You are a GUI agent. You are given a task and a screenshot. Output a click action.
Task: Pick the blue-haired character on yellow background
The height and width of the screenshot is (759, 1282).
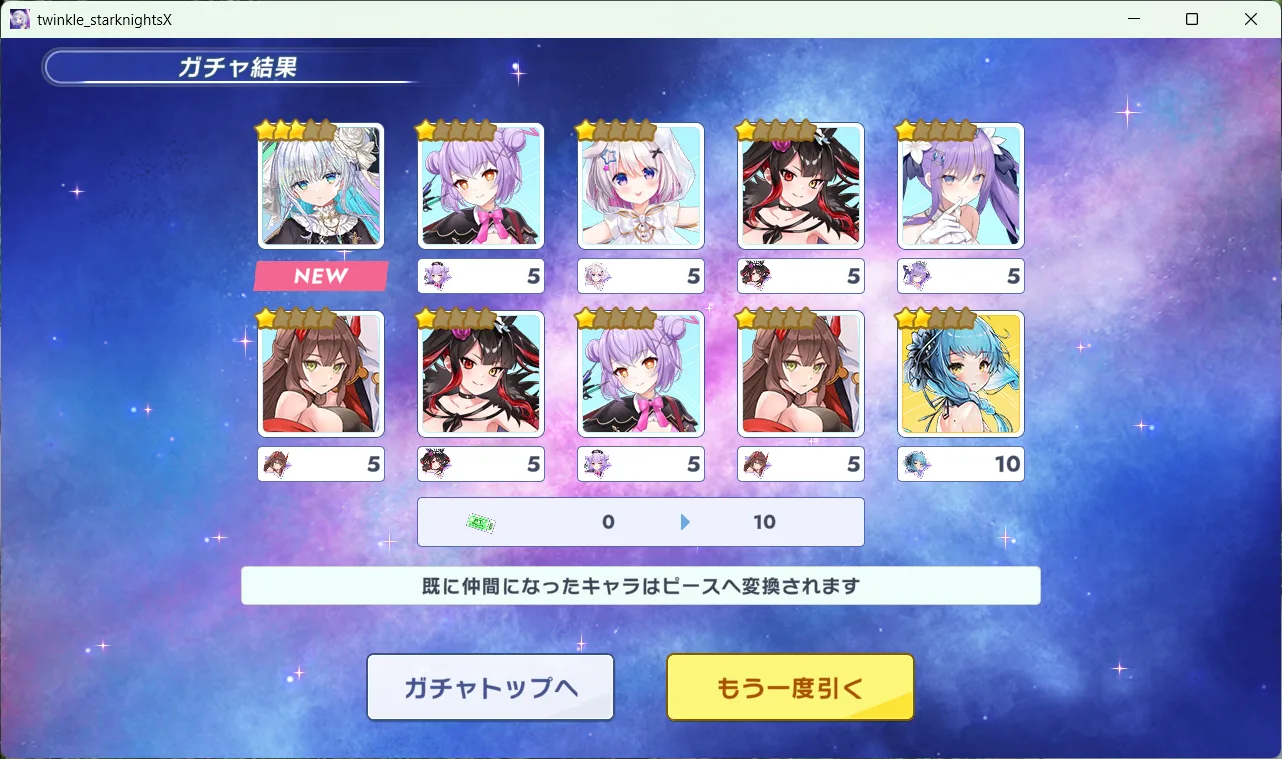coord(961,373)
